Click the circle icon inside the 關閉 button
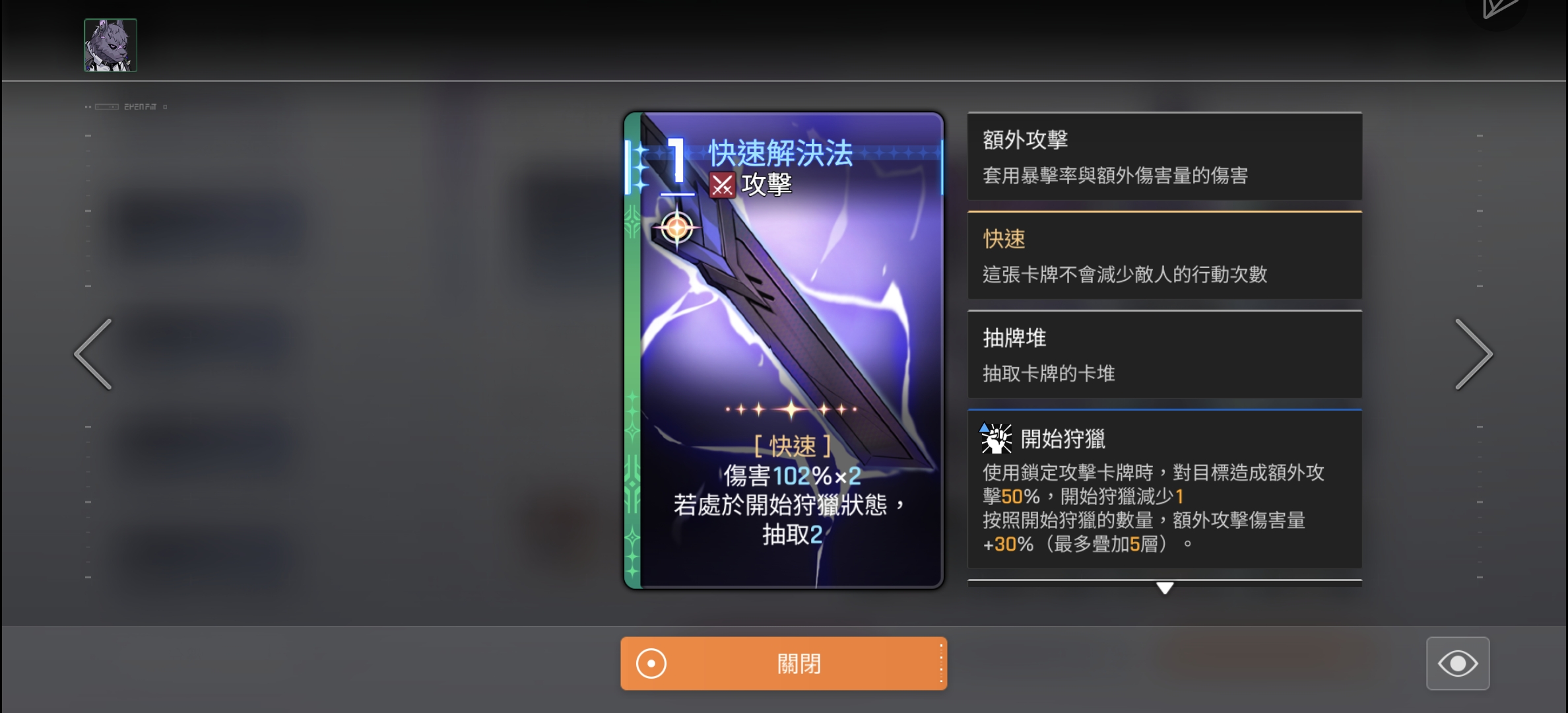This screenshot has height=713, width=1568. pyautogui.click(x=651, y=663)
